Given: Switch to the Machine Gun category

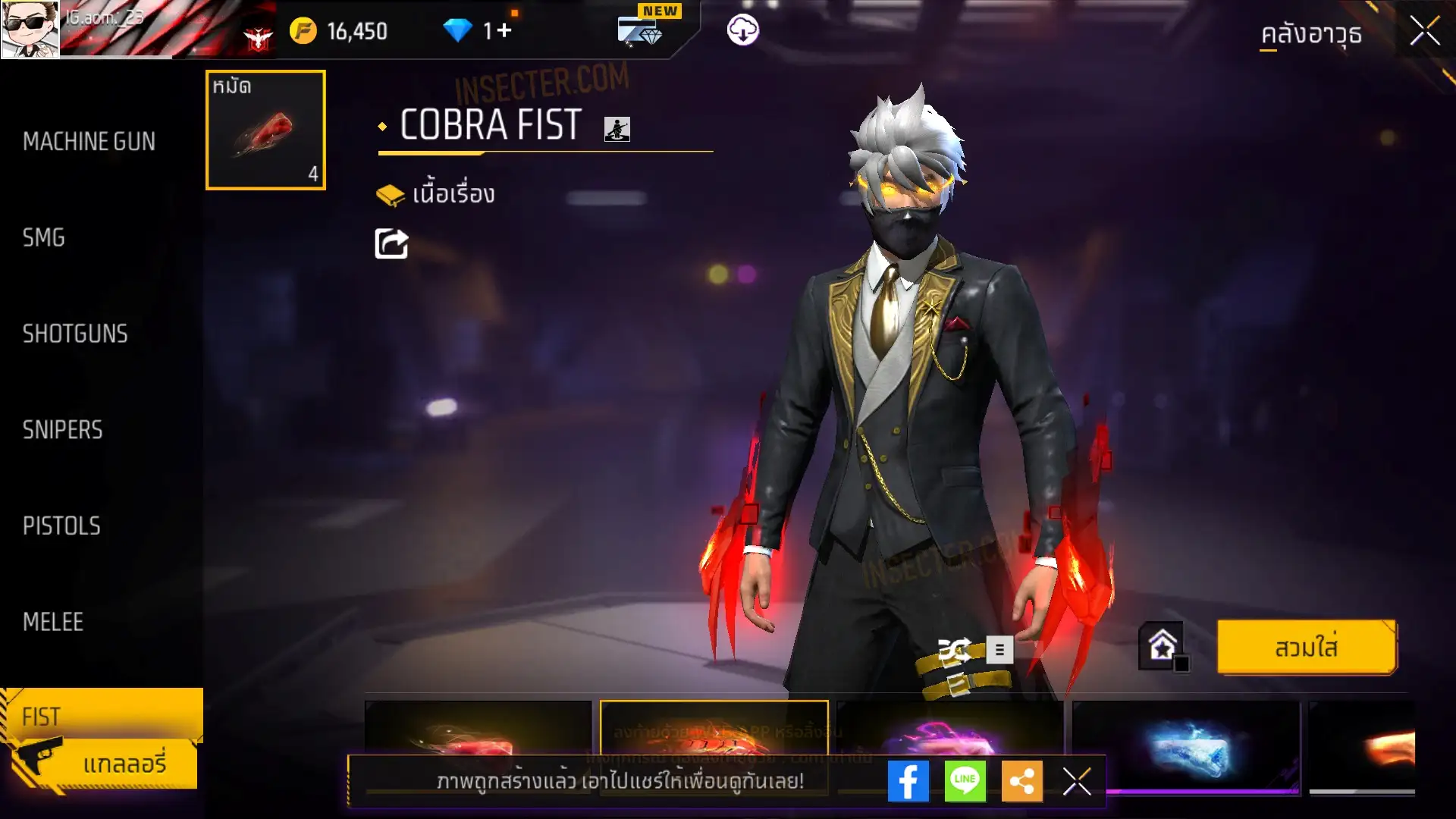Looking at the screenshot, I should point(89,142).
